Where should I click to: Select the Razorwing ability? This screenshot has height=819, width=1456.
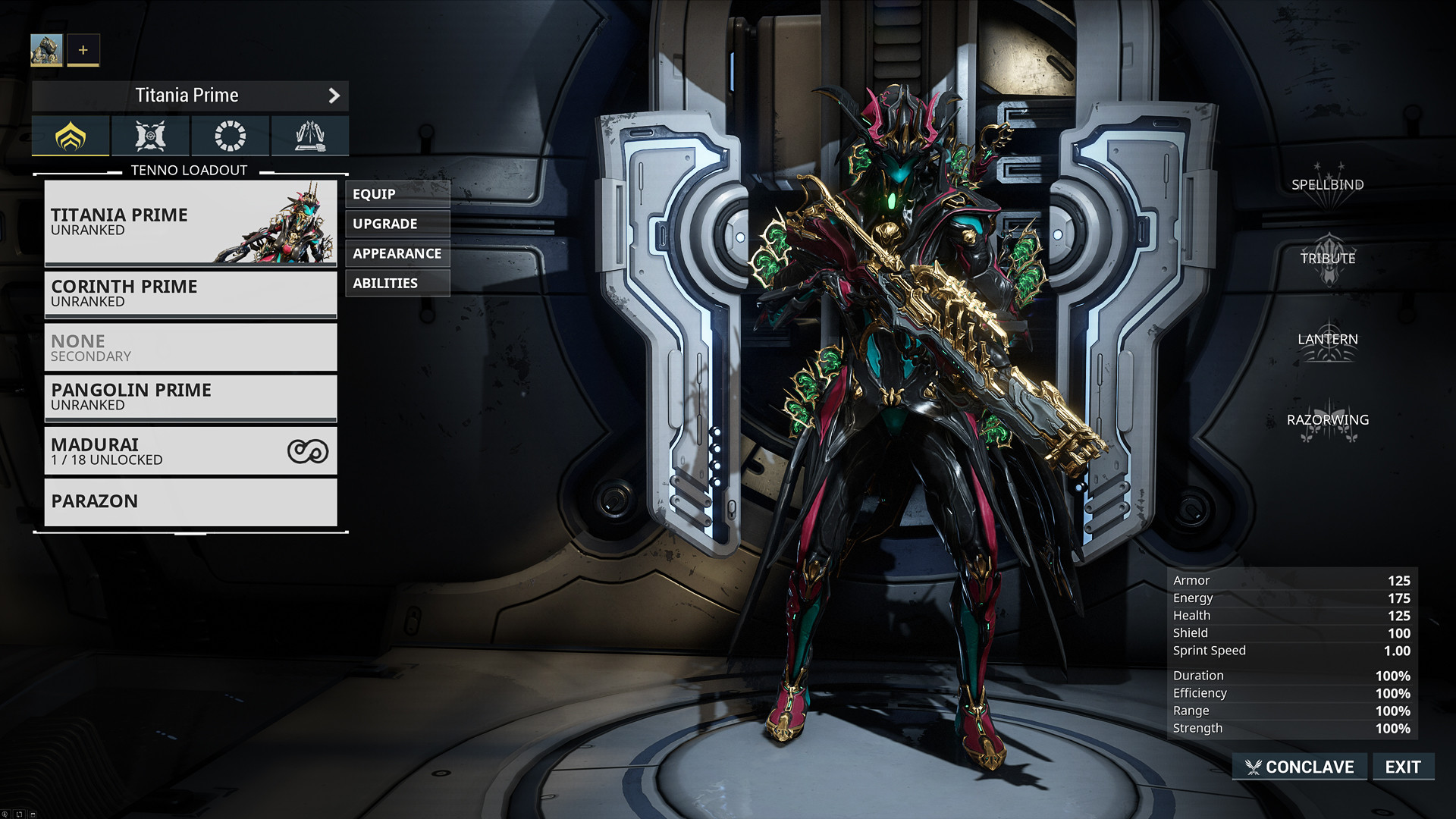coord(1327,420)
